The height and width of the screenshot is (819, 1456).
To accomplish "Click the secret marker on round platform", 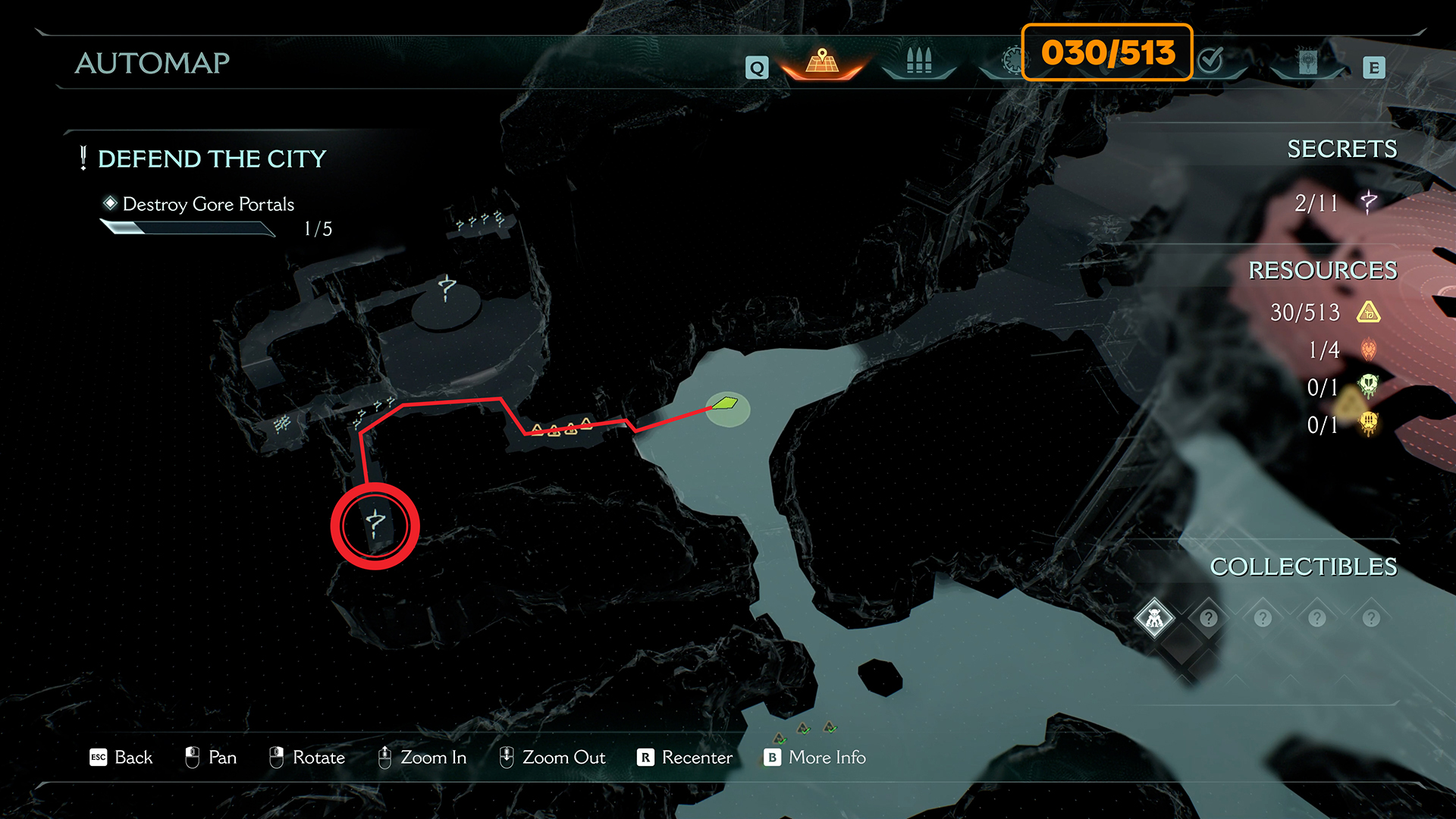I will 447,288.
